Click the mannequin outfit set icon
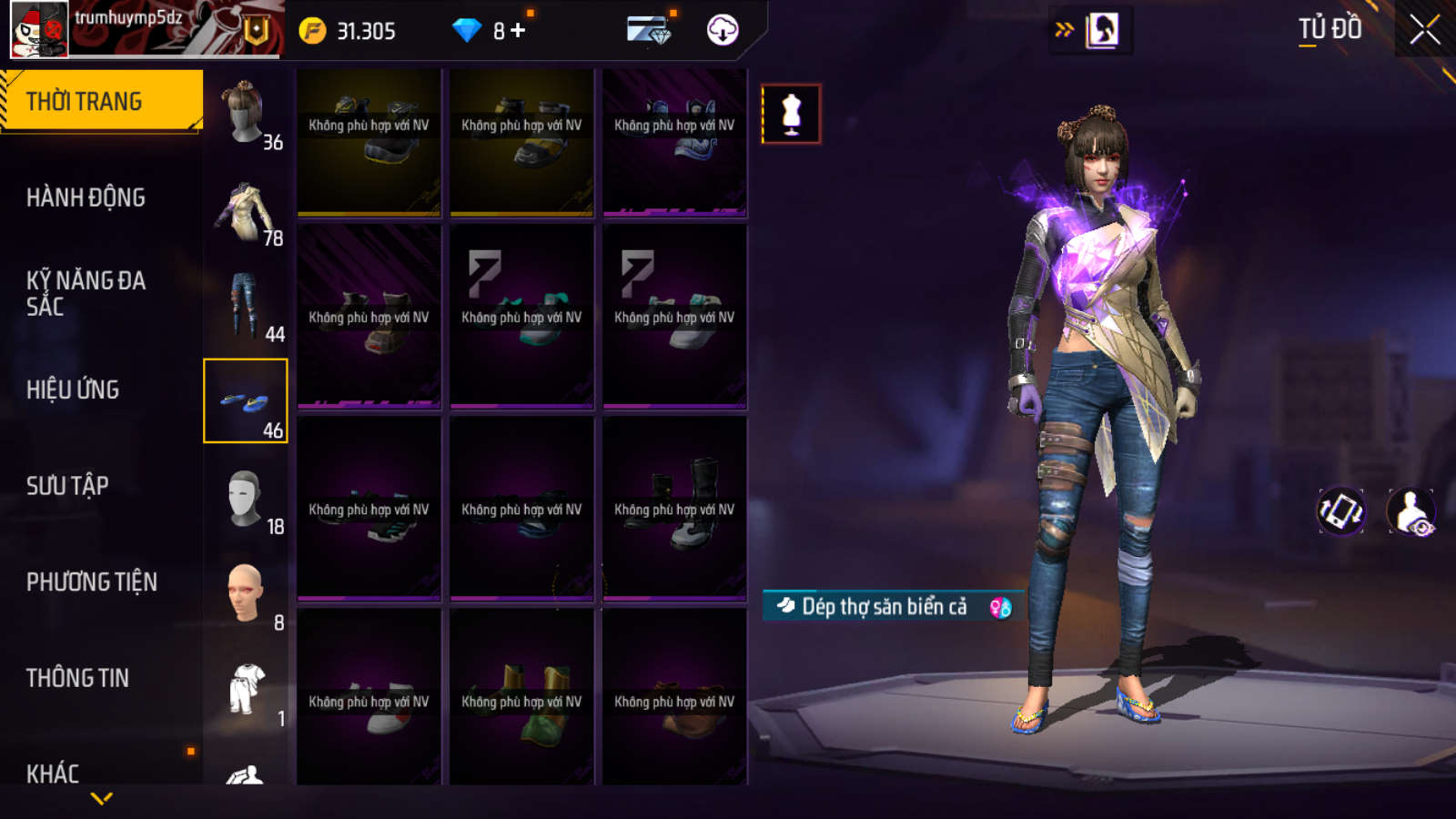This screenshot has width=1456, height=819. 791,114
